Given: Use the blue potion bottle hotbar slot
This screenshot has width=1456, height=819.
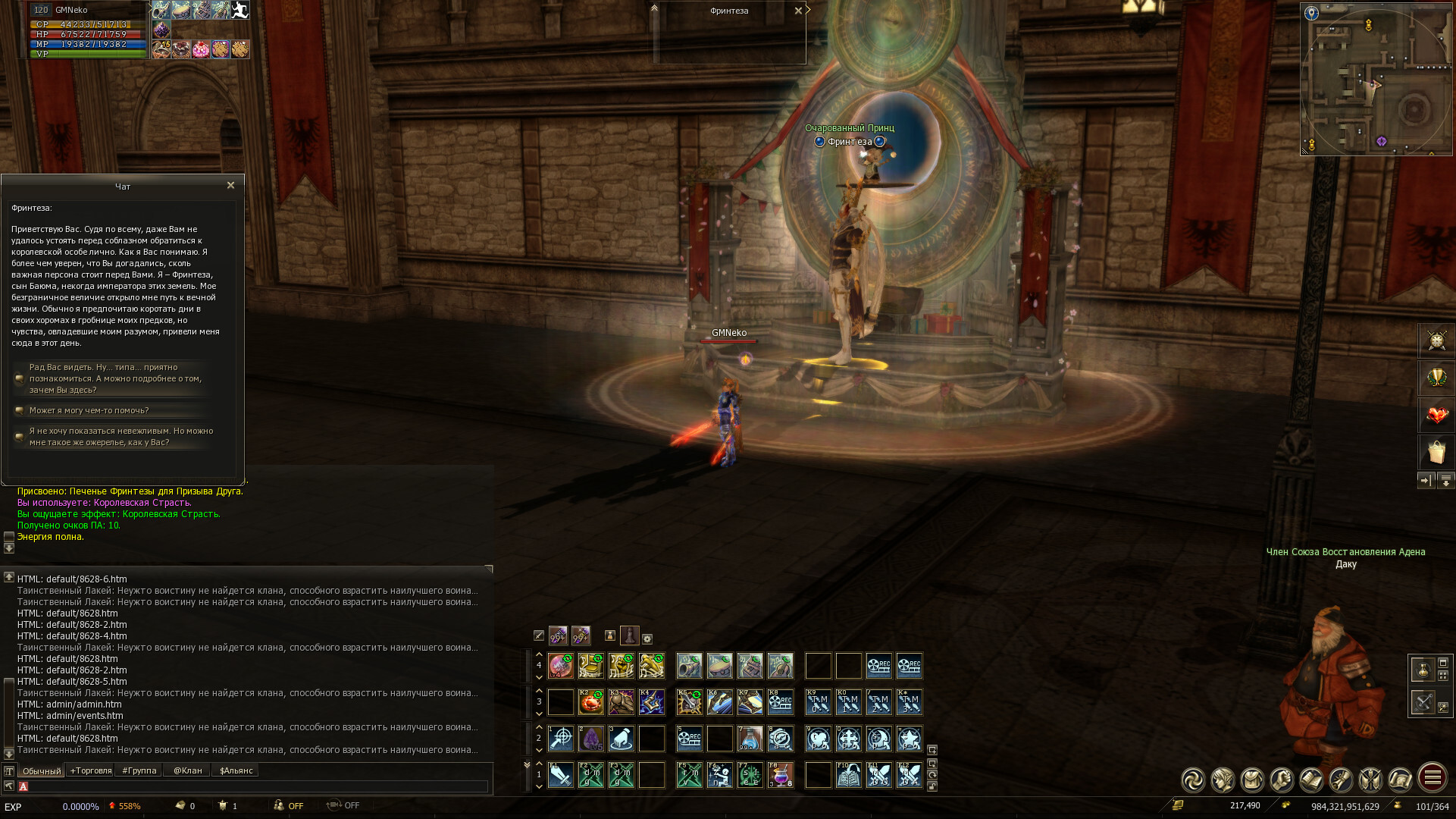Looking at the screenshot, I should click(750, 739).
